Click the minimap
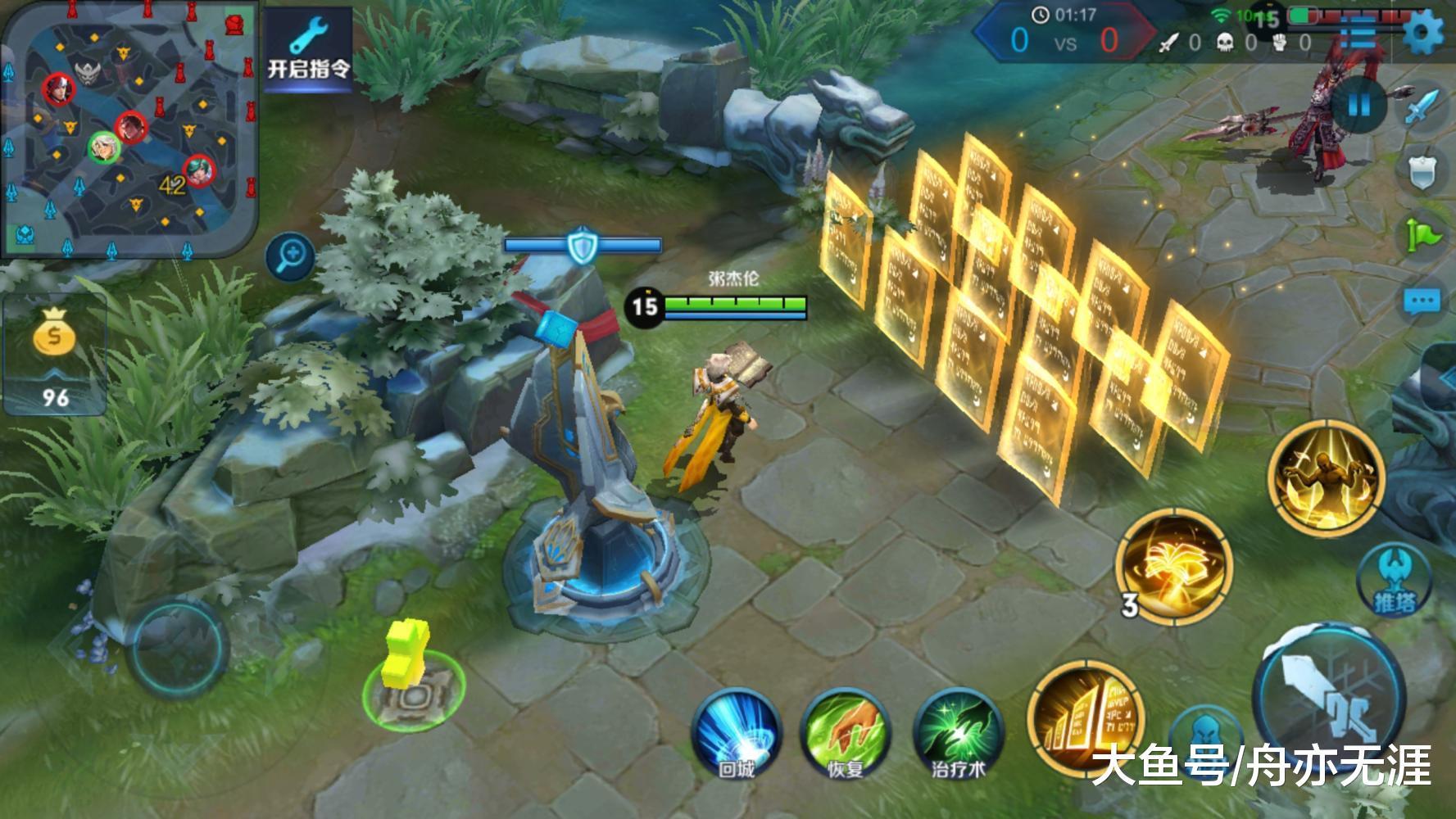This screenshot has height=819, width=1456. [129, 129]
